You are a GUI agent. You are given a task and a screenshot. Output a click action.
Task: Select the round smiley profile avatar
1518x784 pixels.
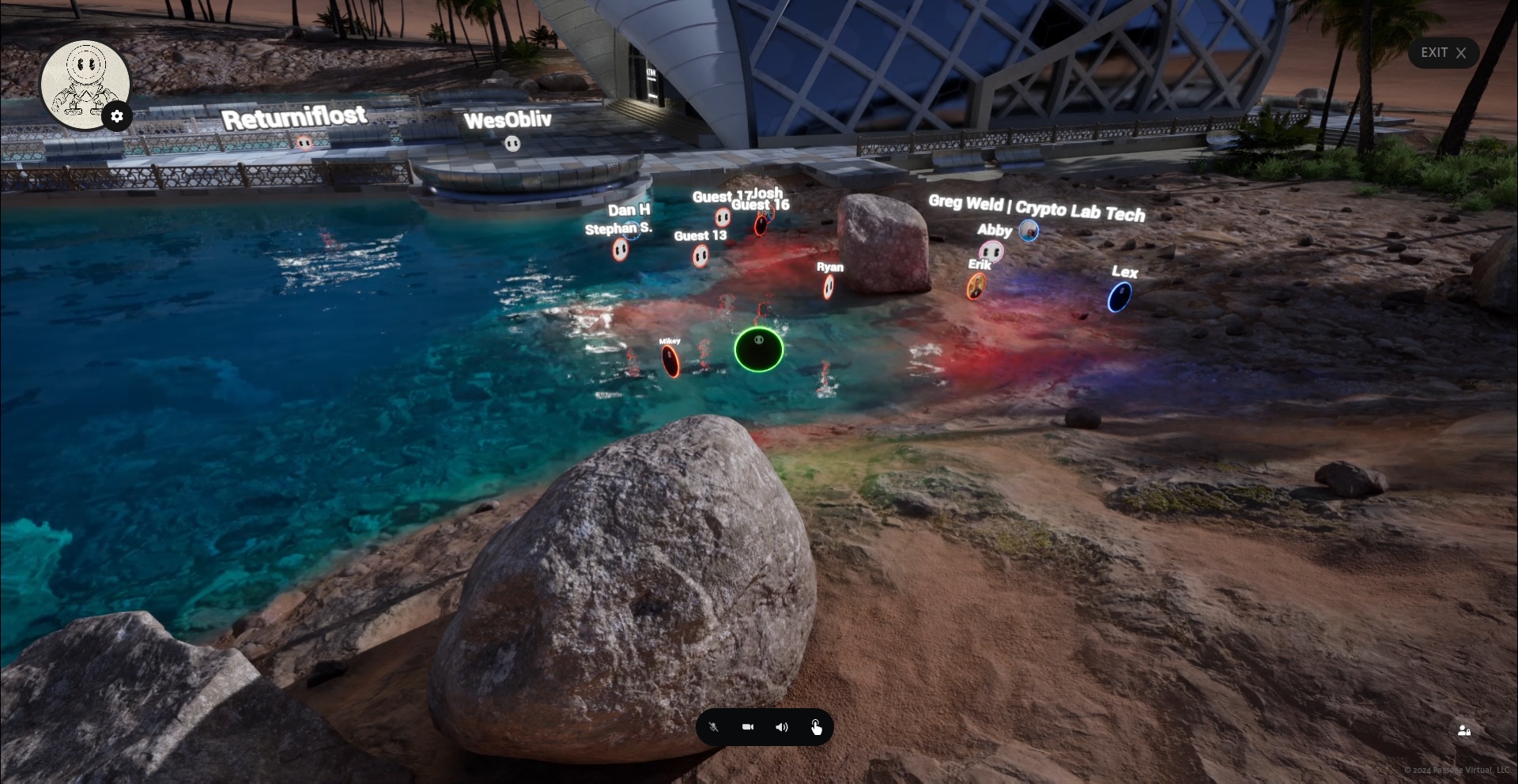tap(83, 81)
